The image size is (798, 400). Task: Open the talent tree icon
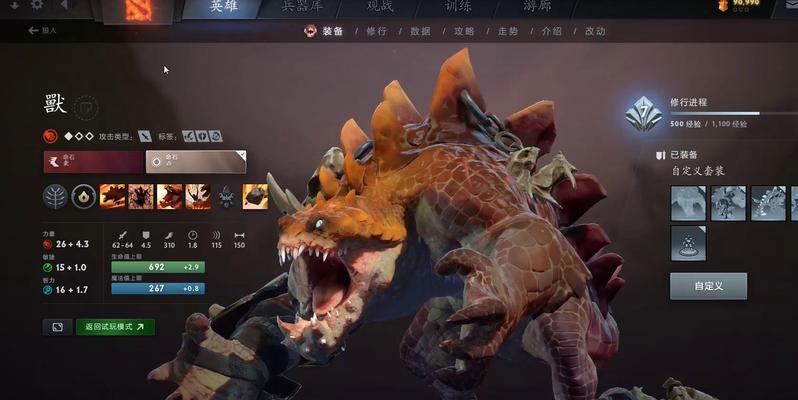tap(54, 196)
